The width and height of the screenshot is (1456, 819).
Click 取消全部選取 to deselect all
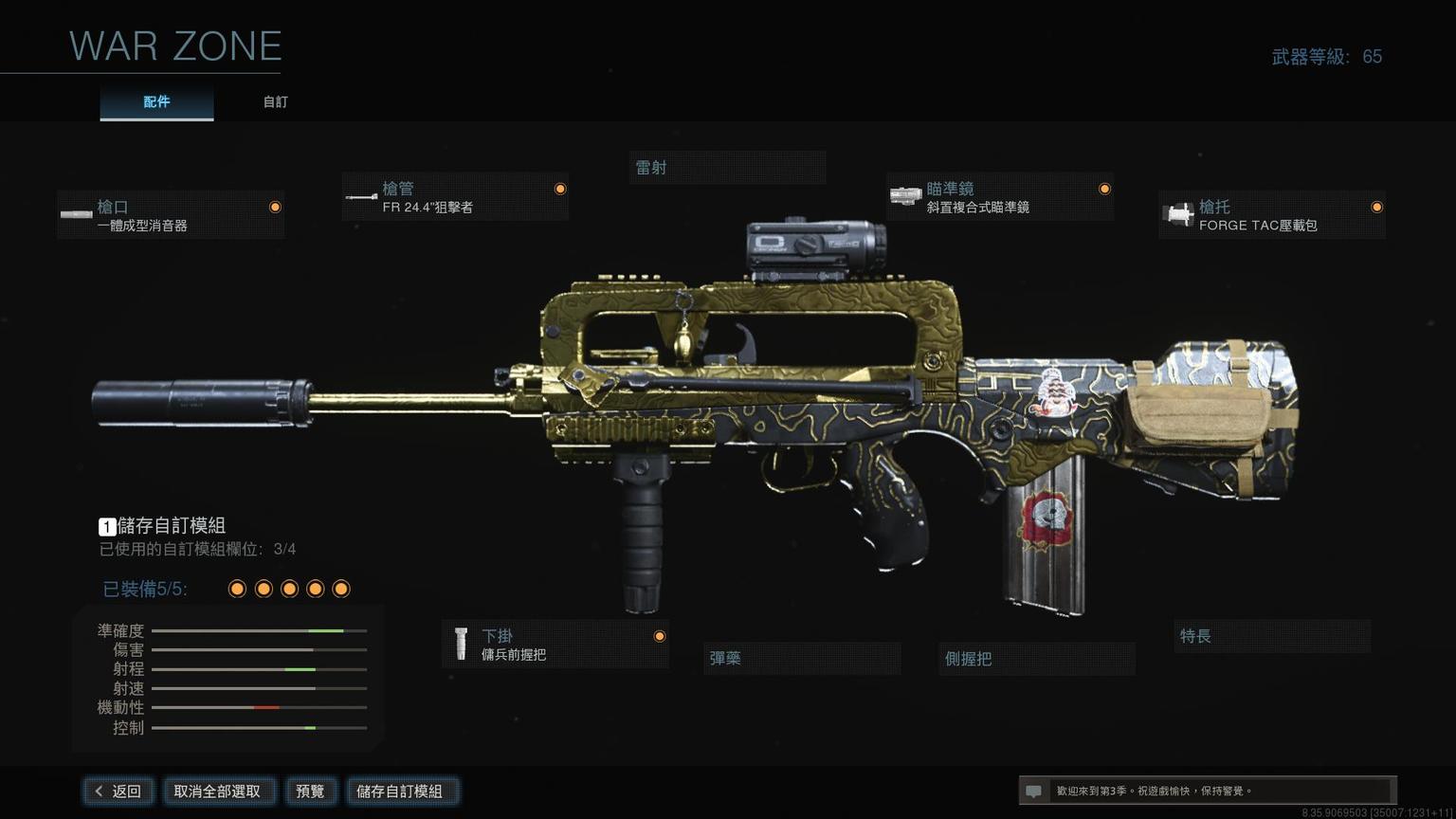click(217, 791)
